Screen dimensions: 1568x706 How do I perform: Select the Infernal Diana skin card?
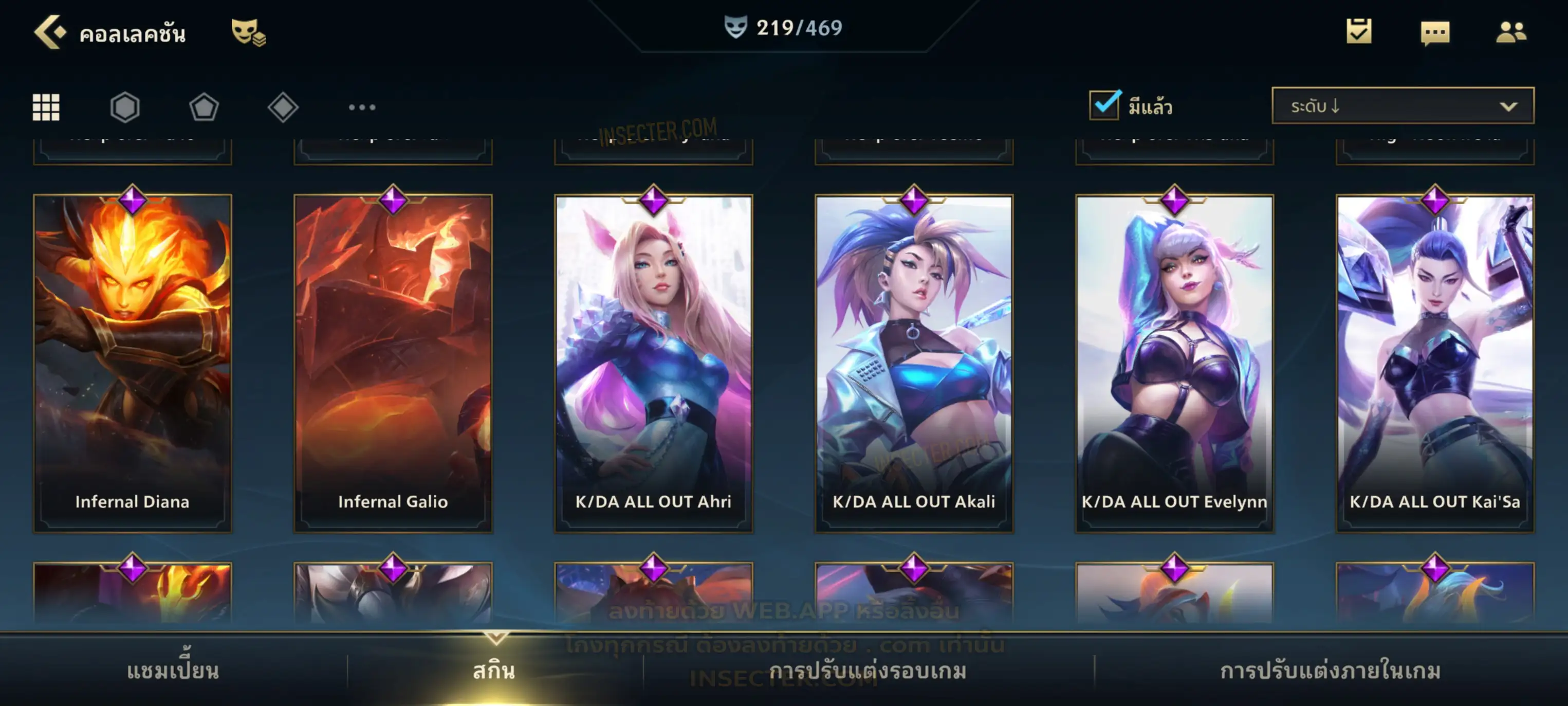(133, 363)
